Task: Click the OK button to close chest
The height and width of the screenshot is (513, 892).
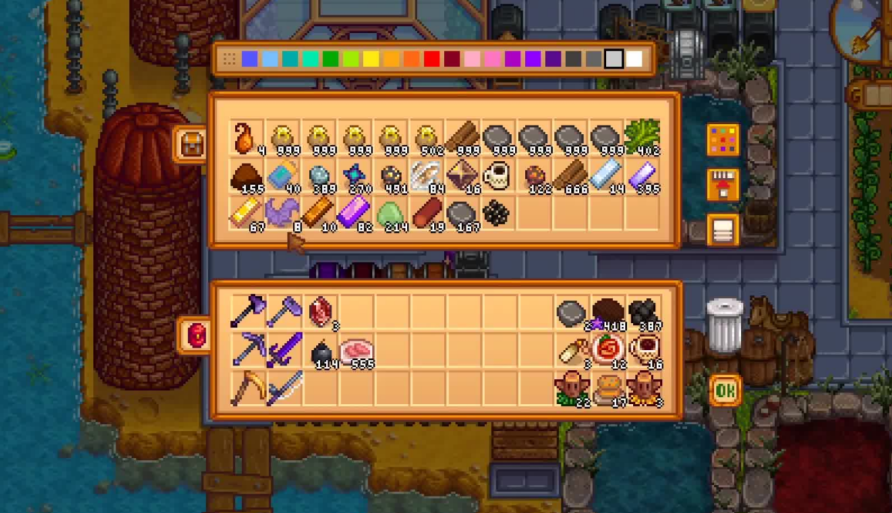Action: (x=724, y=389)
